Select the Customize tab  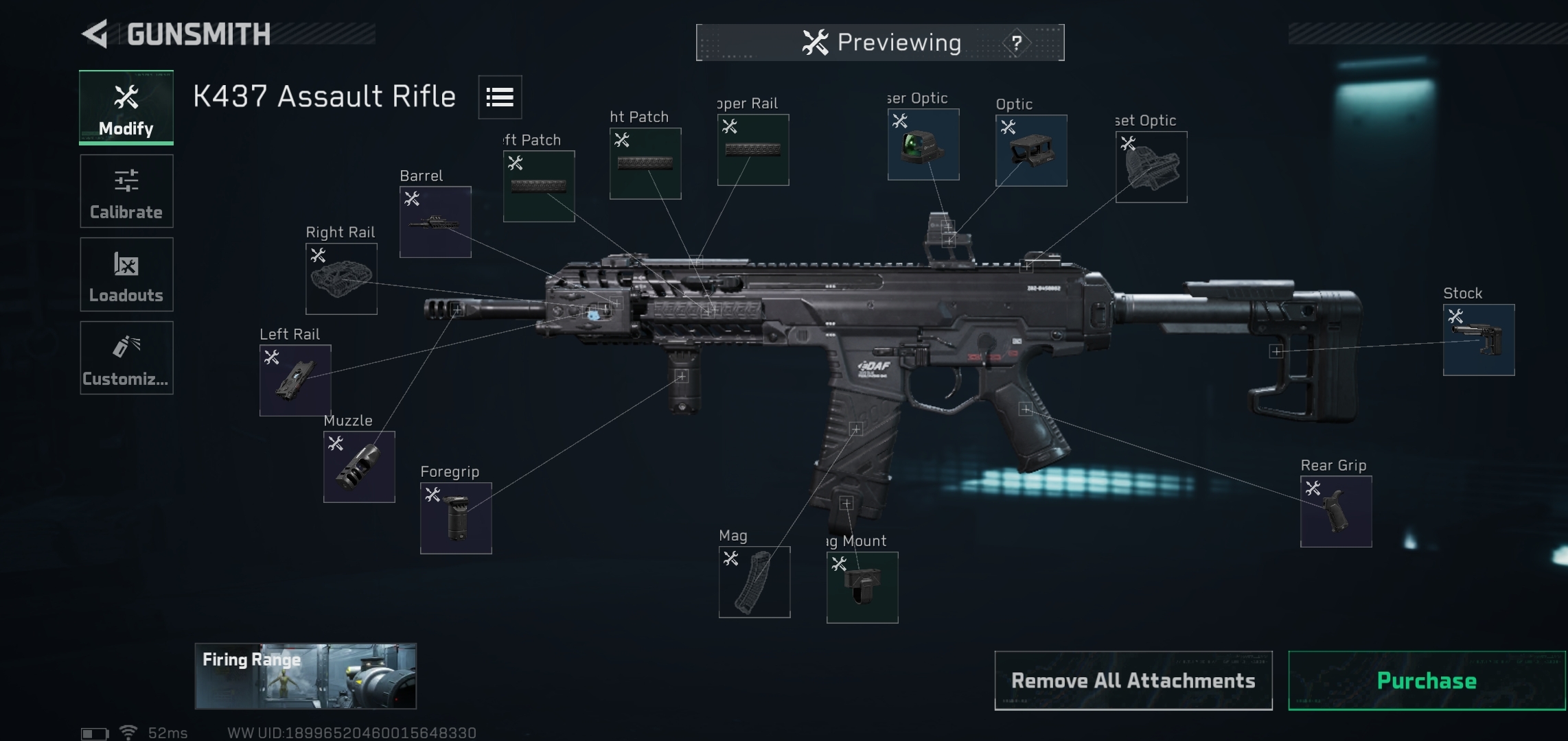pyautogui.click(x=126, y=357)
